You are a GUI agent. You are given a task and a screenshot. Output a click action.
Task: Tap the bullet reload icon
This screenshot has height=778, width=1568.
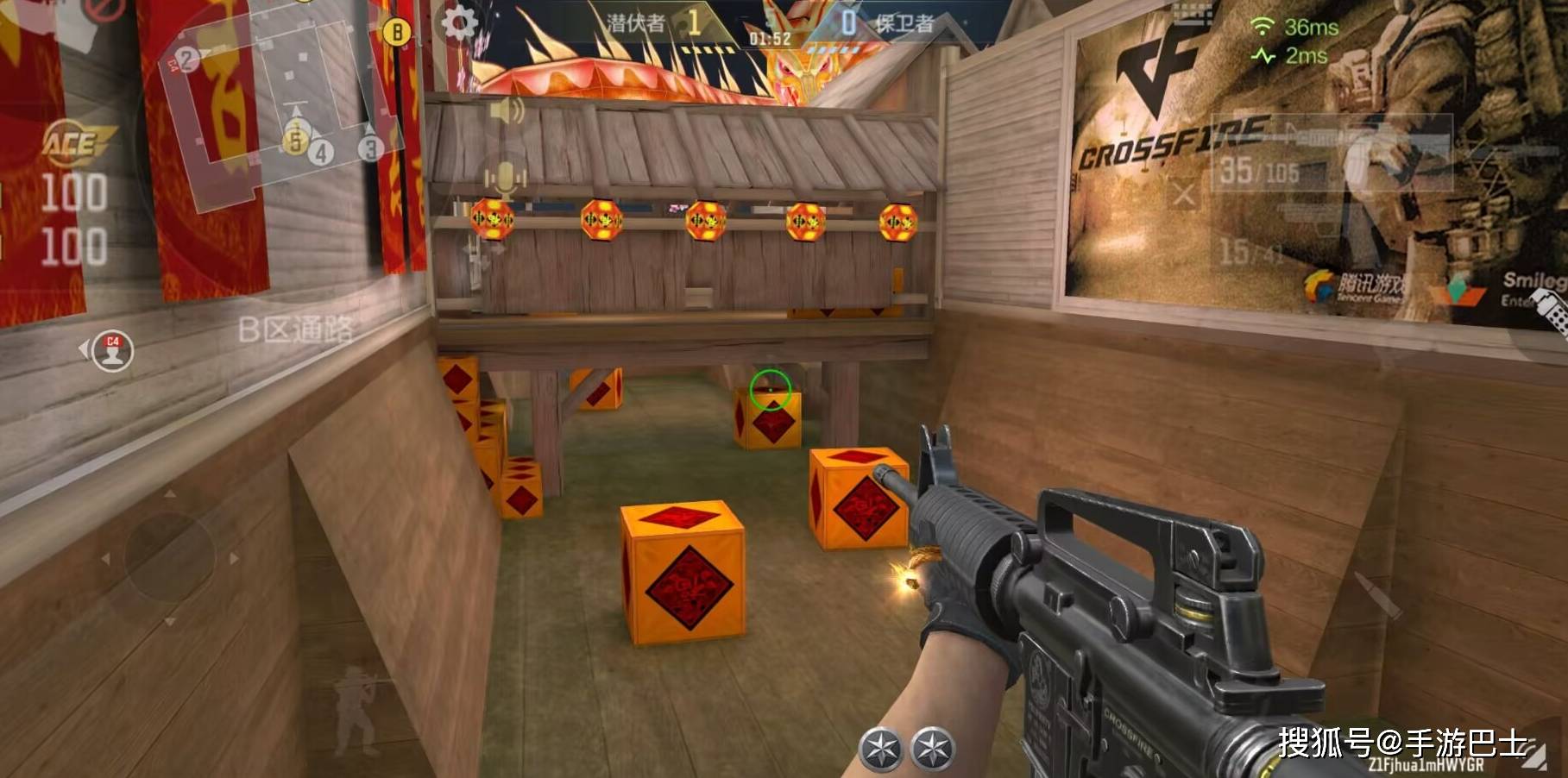1378,597
